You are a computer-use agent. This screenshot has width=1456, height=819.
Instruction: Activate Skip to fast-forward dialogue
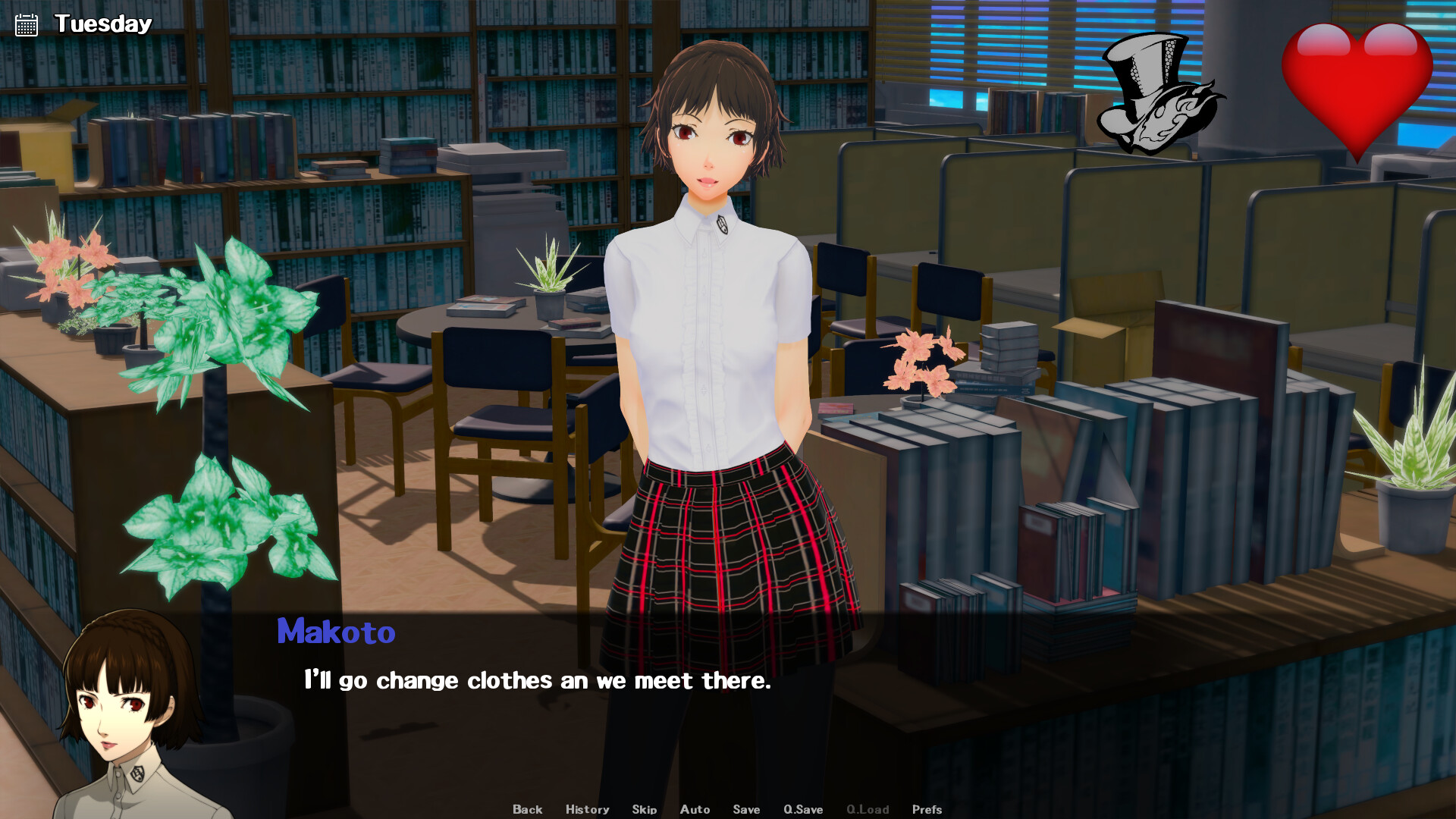(x=644, y=809)
